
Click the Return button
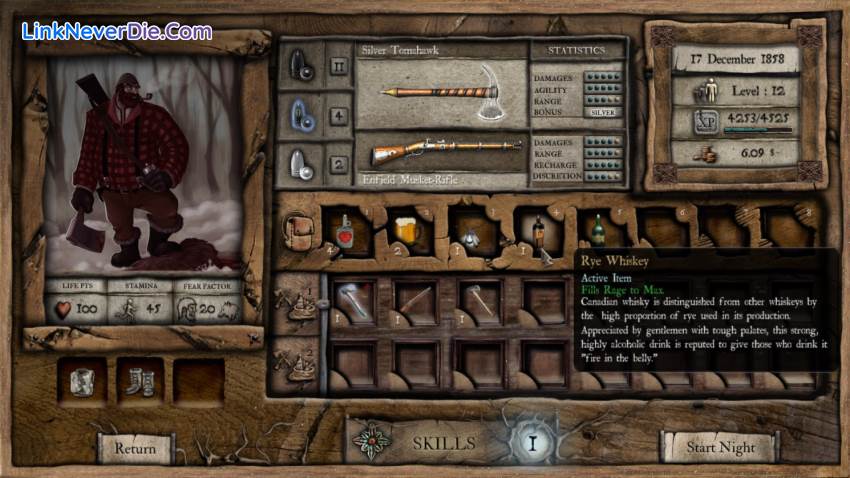click(x=135, y=448)
